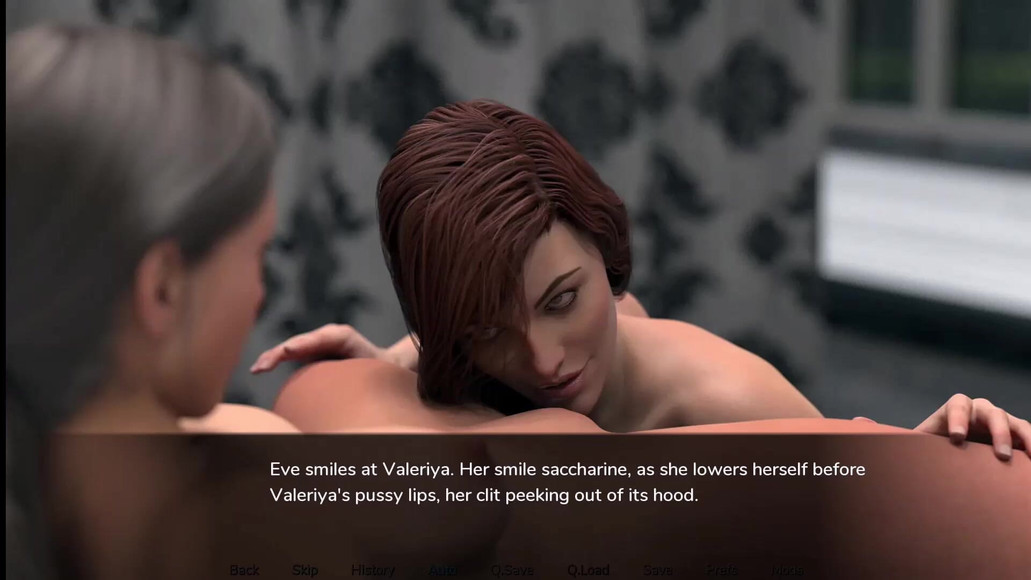Screen dimensions: 1031x580
Task: Load the quick save via Q.Load
Action: point(588,570)
